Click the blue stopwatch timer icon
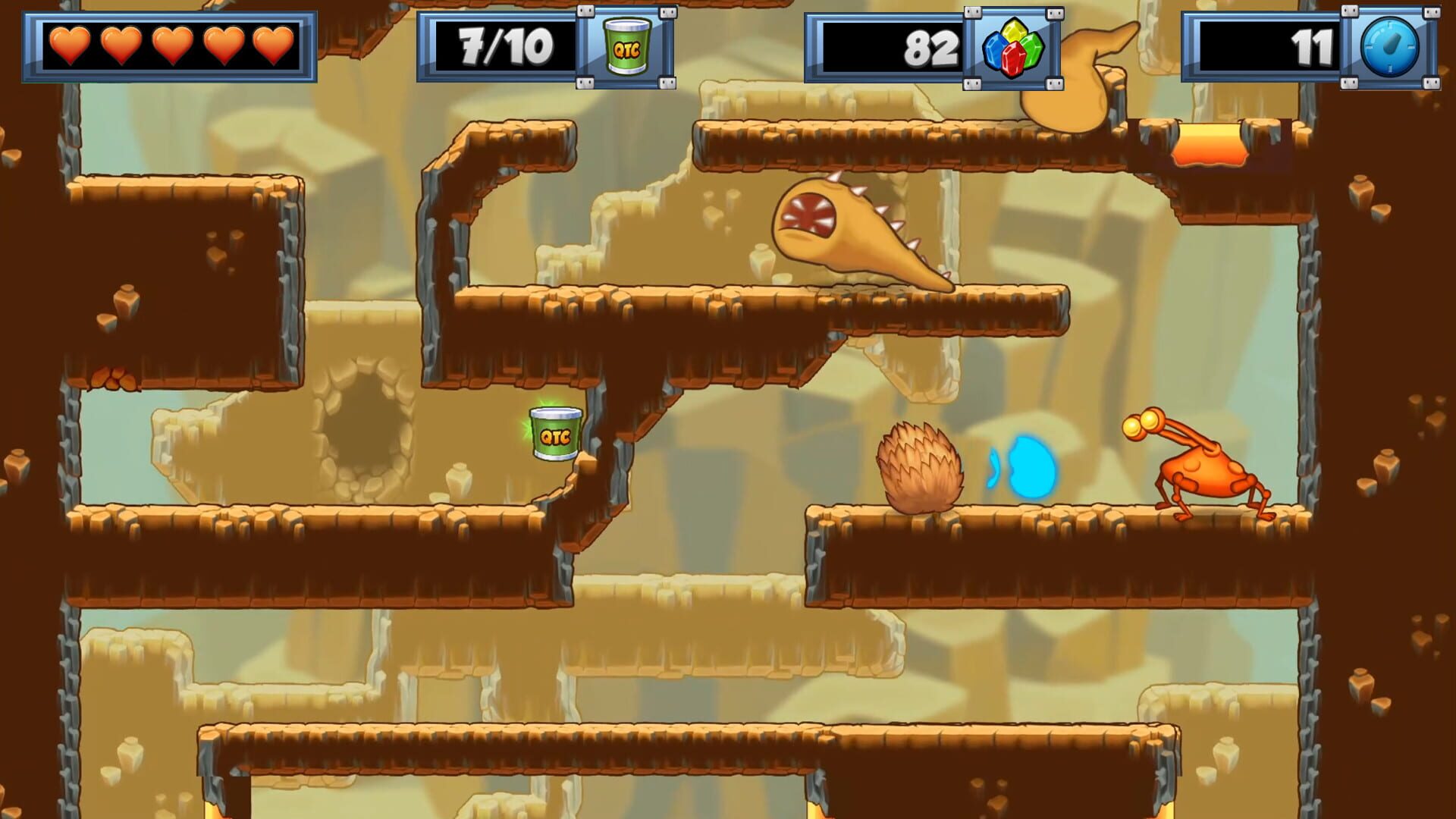 coord(1390,48)
